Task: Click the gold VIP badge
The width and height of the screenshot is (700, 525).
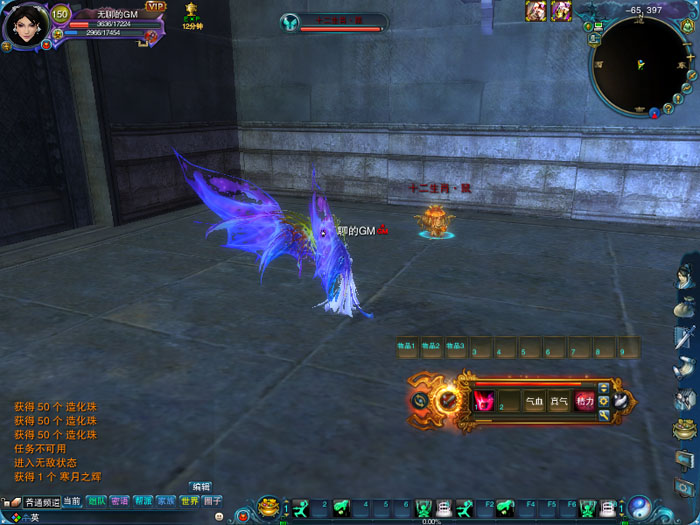Action: (156, 6)
